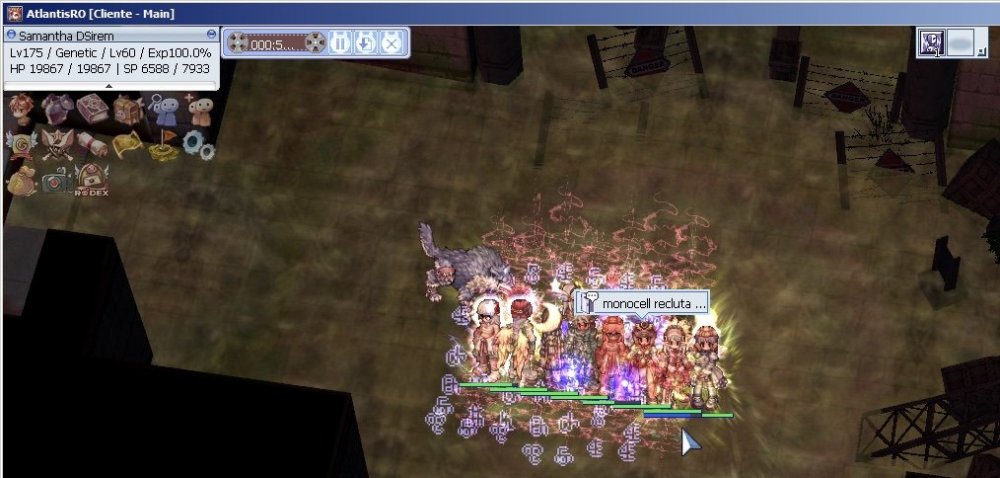
Task: Open the character head status icon
Action: coord(20,108)
